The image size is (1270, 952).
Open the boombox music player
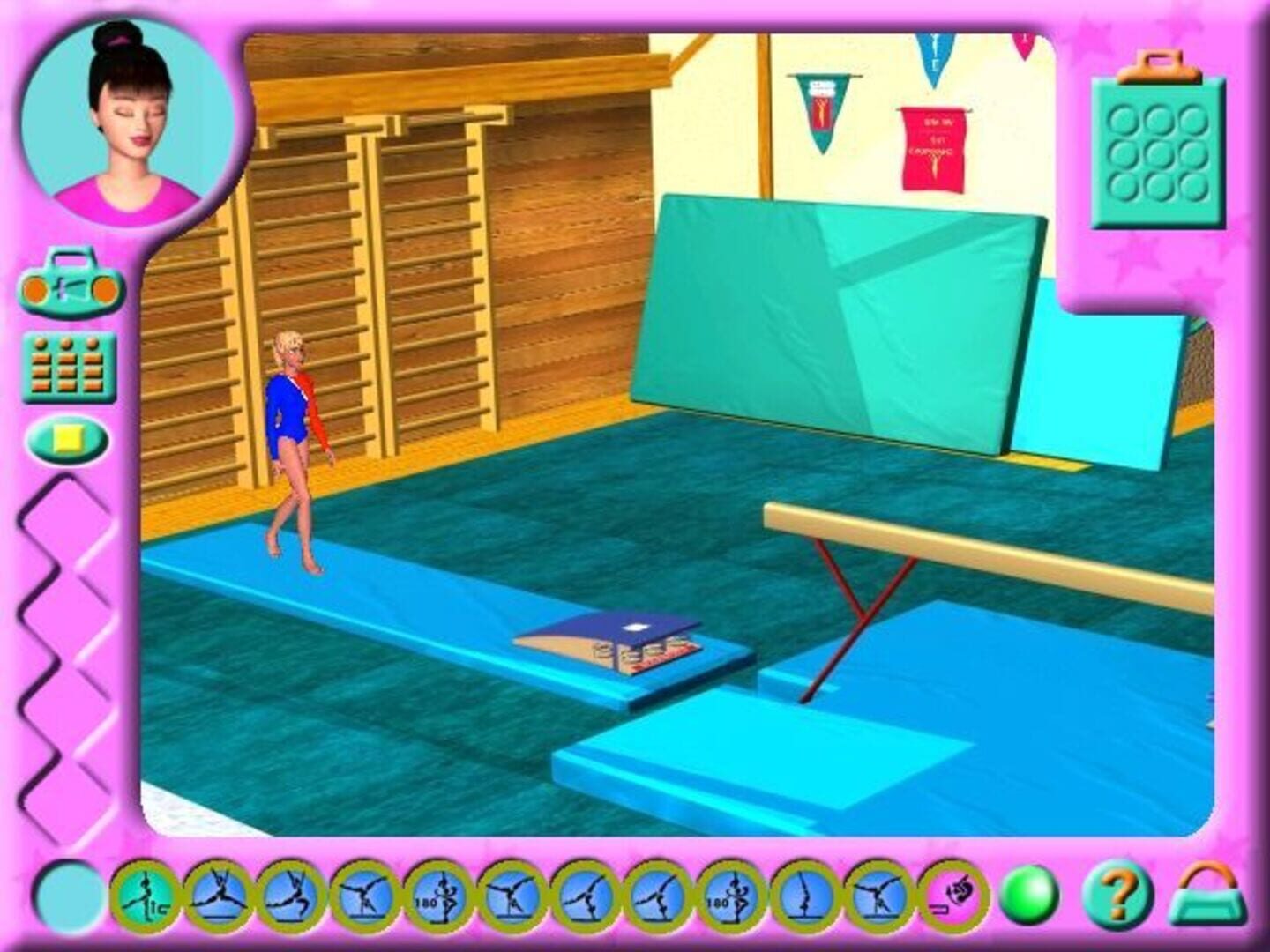[71, 282]
